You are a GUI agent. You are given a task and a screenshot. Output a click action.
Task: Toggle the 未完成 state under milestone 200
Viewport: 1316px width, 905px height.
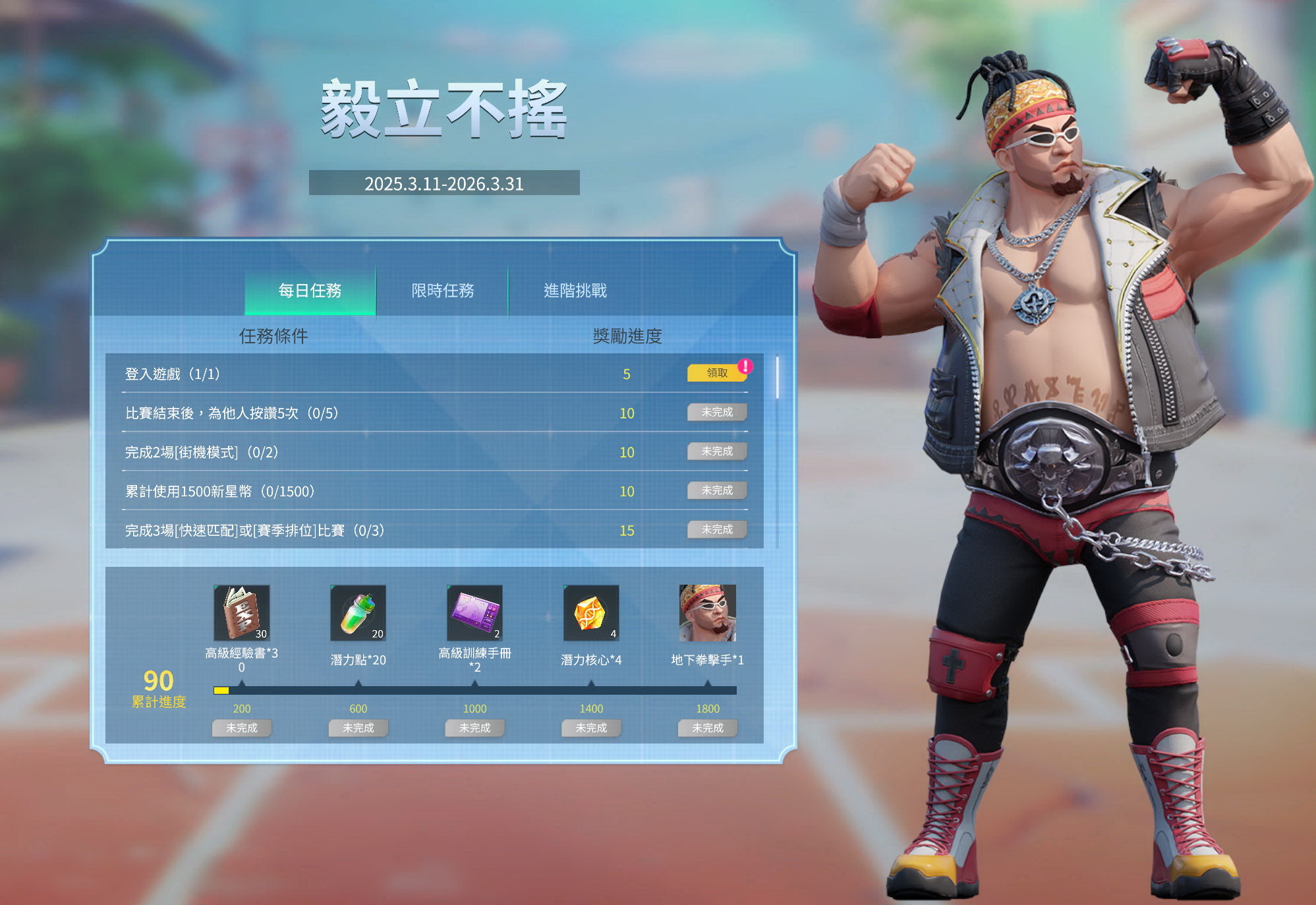tap(241, 728)
